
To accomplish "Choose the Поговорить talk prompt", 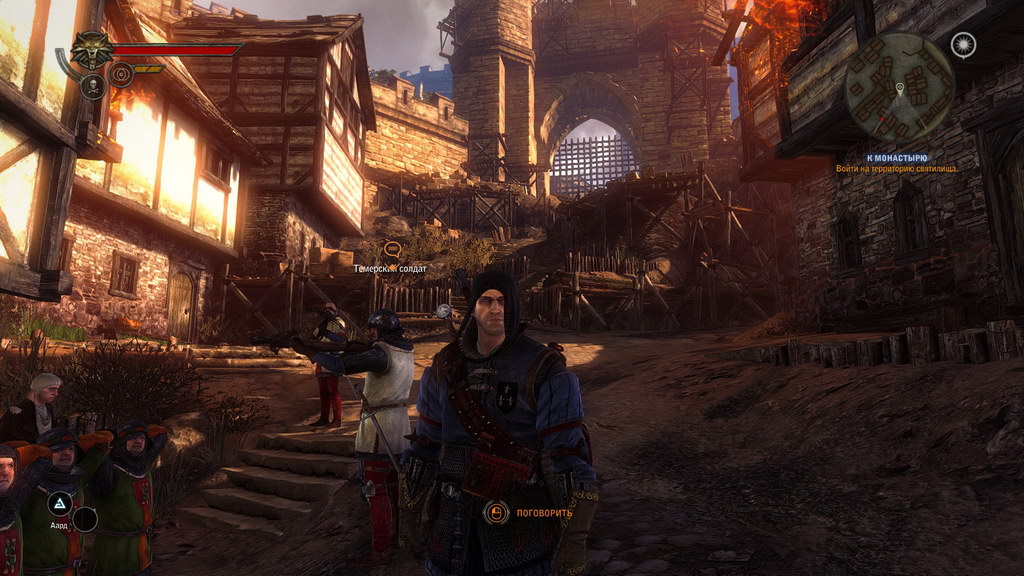I will pos(532,513).
